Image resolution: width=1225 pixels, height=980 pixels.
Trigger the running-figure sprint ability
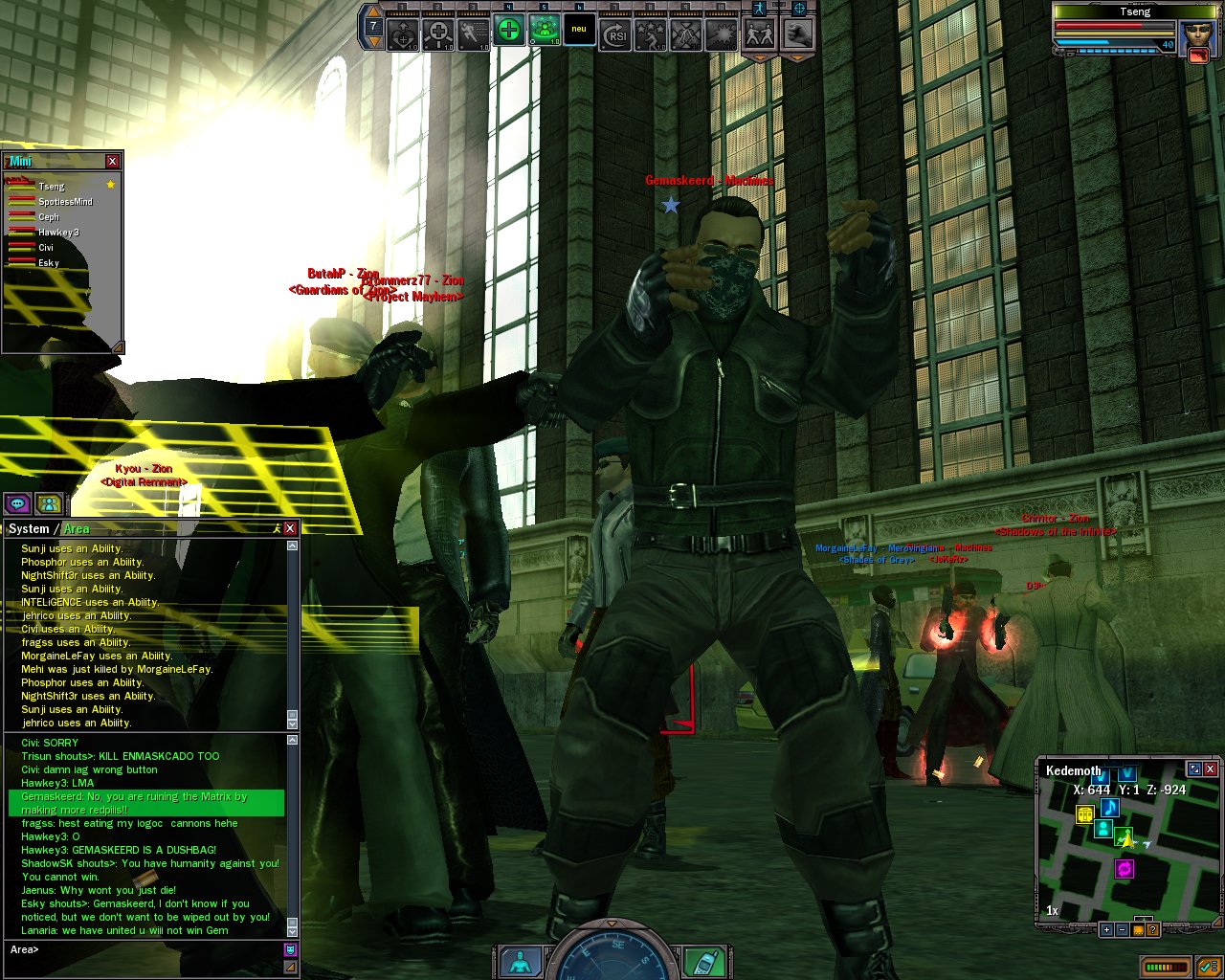[x=474, y=33]
